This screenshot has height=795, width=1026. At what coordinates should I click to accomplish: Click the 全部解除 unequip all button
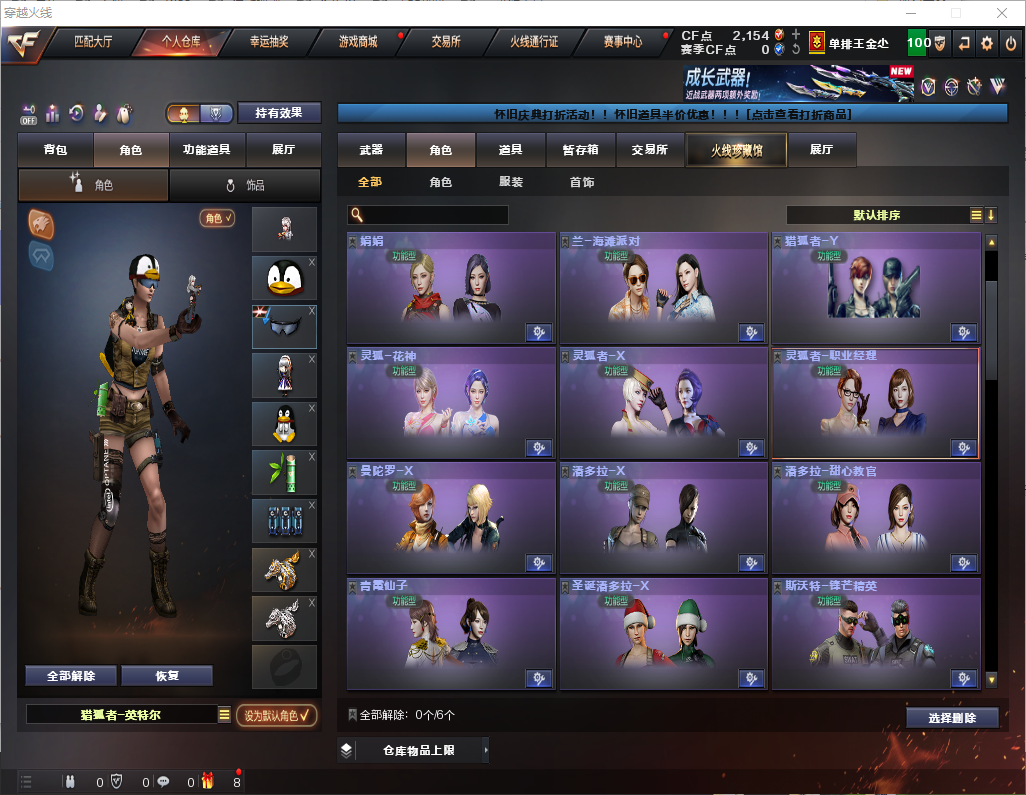[x=70, y=675]
